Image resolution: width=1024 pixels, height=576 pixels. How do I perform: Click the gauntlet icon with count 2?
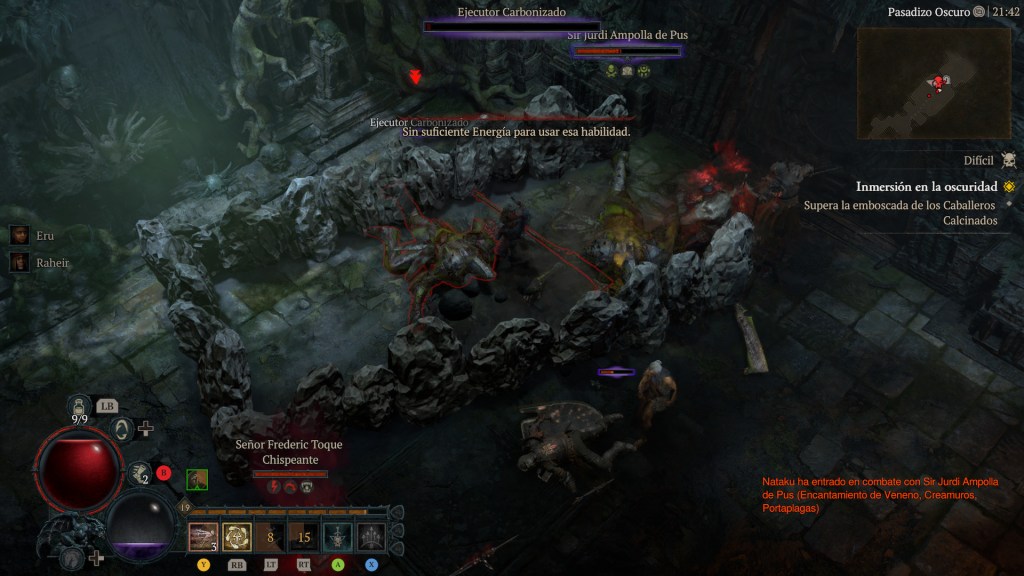click(x=141, y=472)
